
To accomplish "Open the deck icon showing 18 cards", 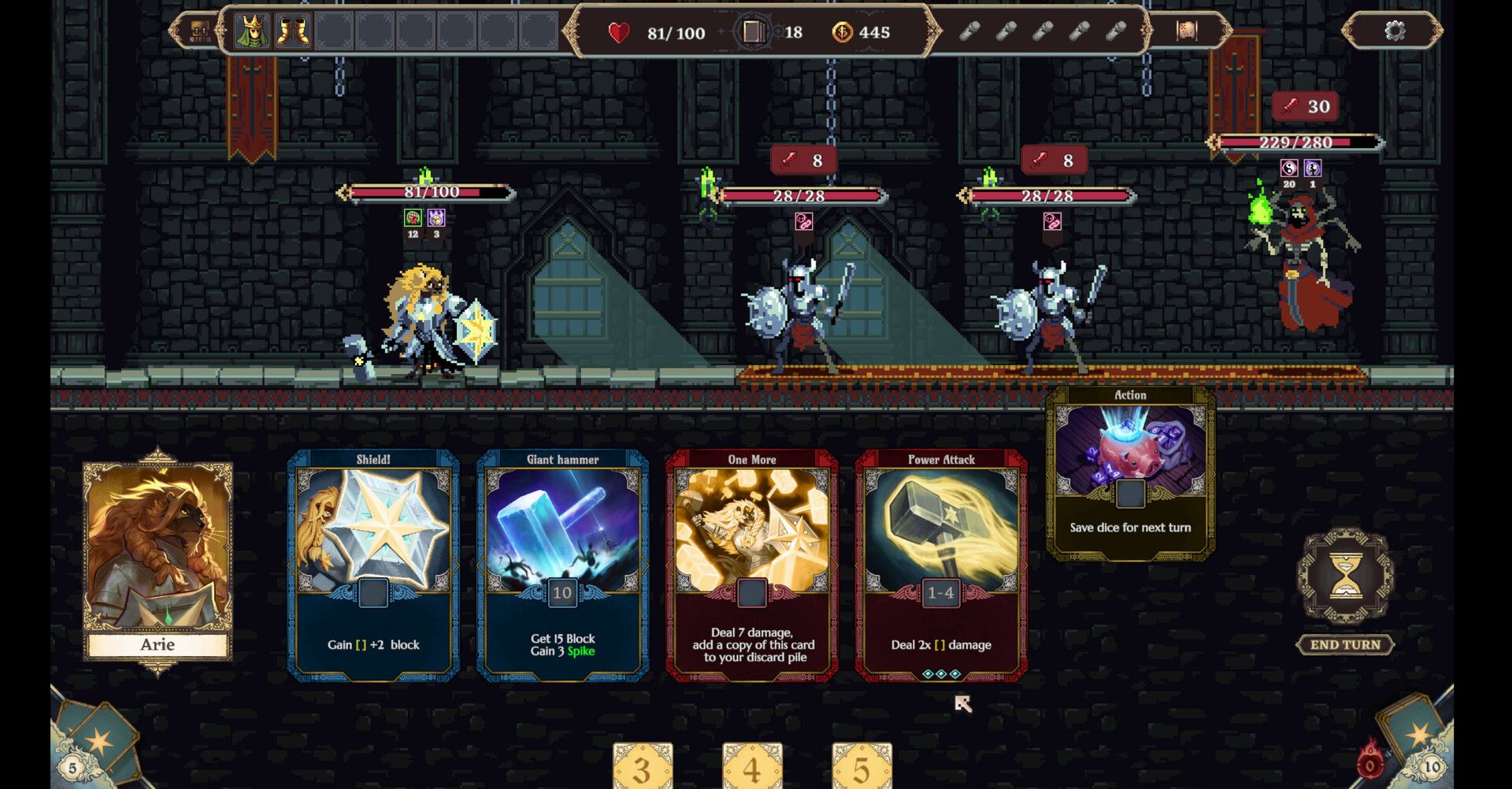I will click(754, 32).
